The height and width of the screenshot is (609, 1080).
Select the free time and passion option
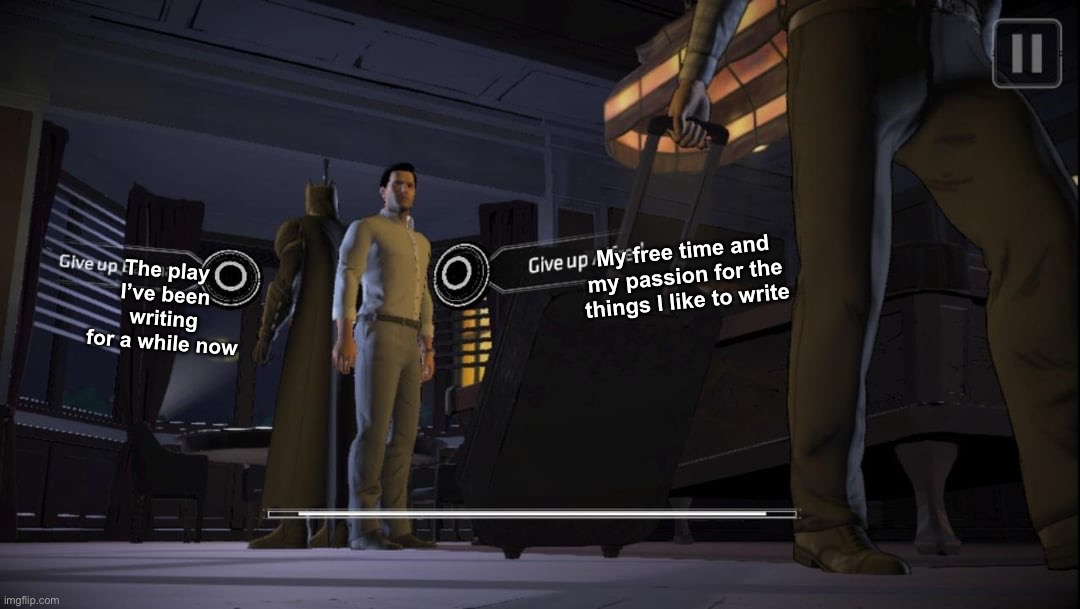[x=462, y=272]
